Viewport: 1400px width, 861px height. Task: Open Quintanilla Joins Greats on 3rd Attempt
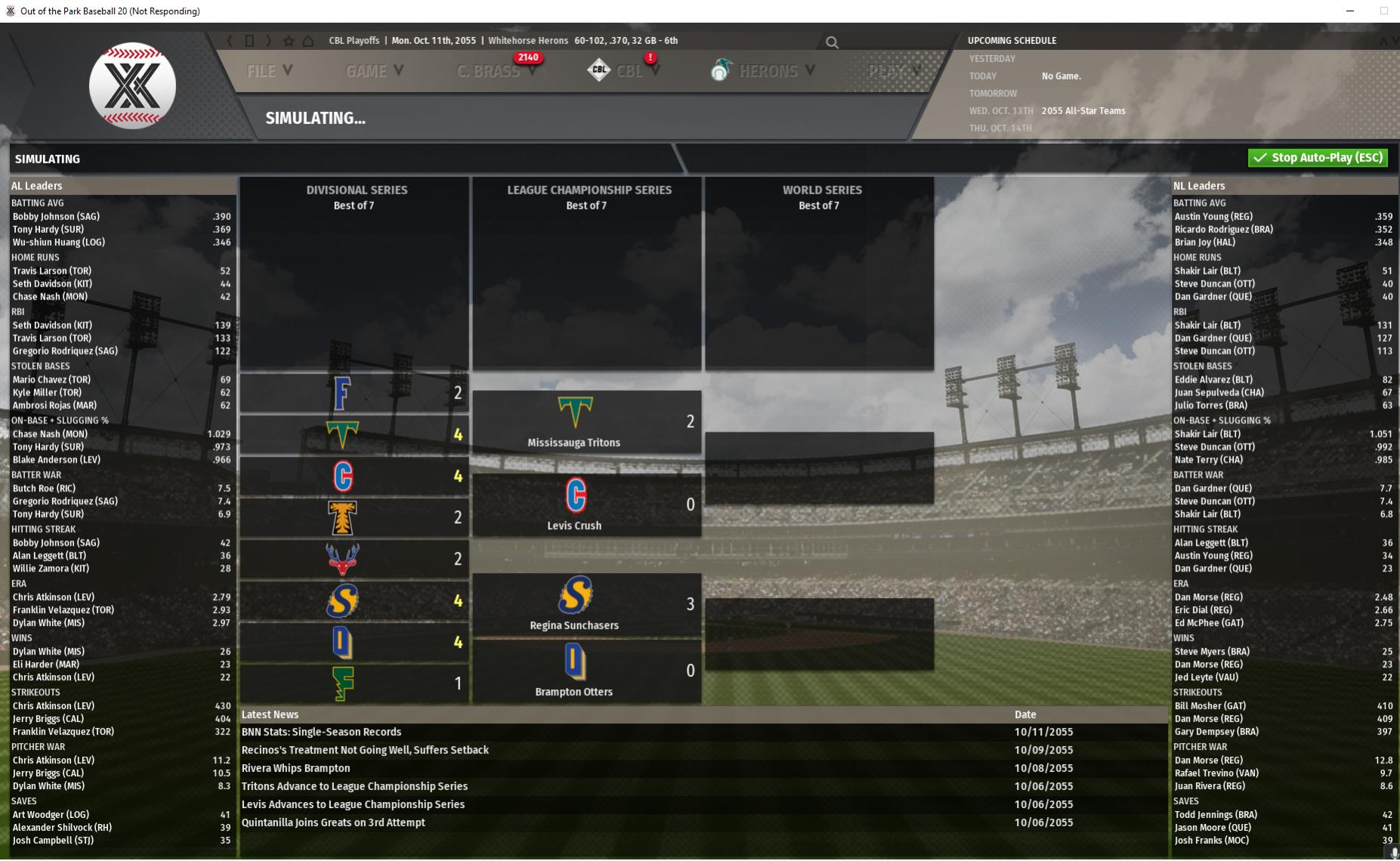coord(333,822)
